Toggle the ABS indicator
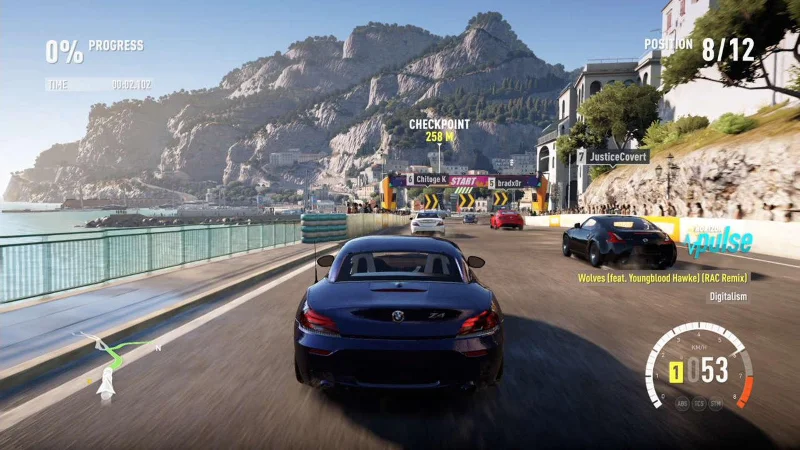The image size is (800, 450). coord(681,403)
